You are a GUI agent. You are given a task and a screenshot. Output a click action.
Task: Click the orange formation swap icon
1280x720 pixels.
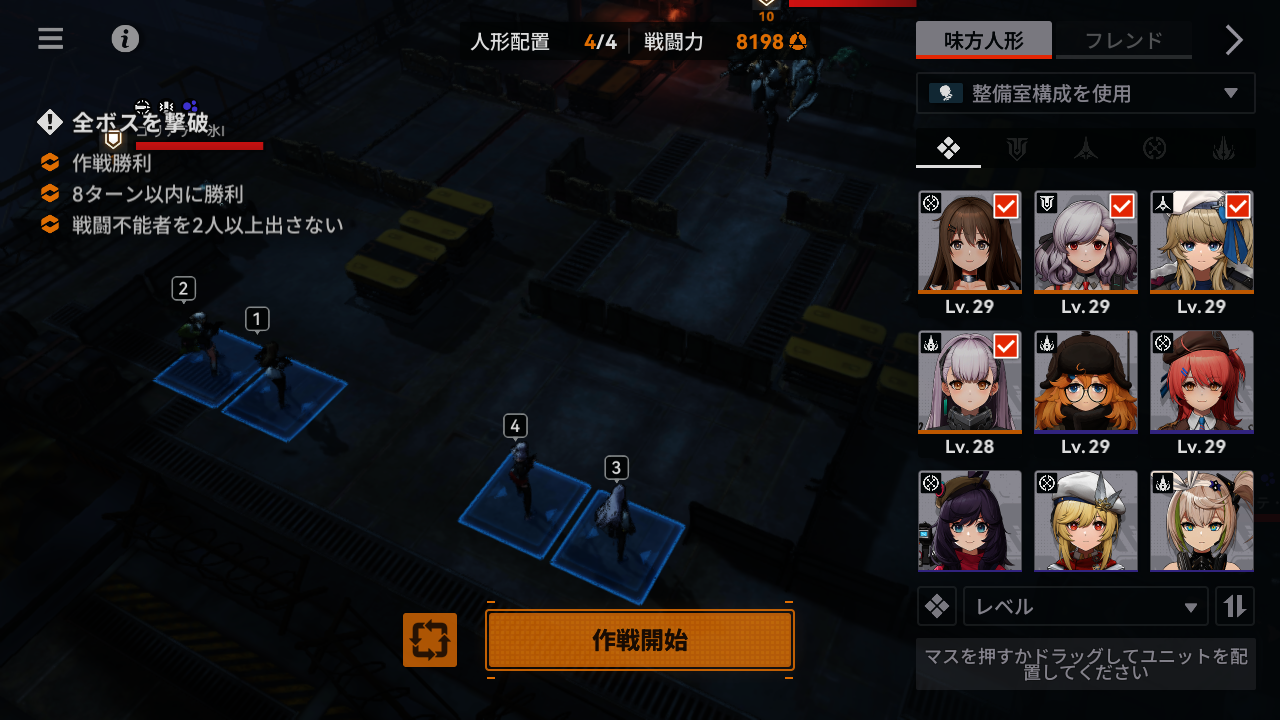point(429,640)
